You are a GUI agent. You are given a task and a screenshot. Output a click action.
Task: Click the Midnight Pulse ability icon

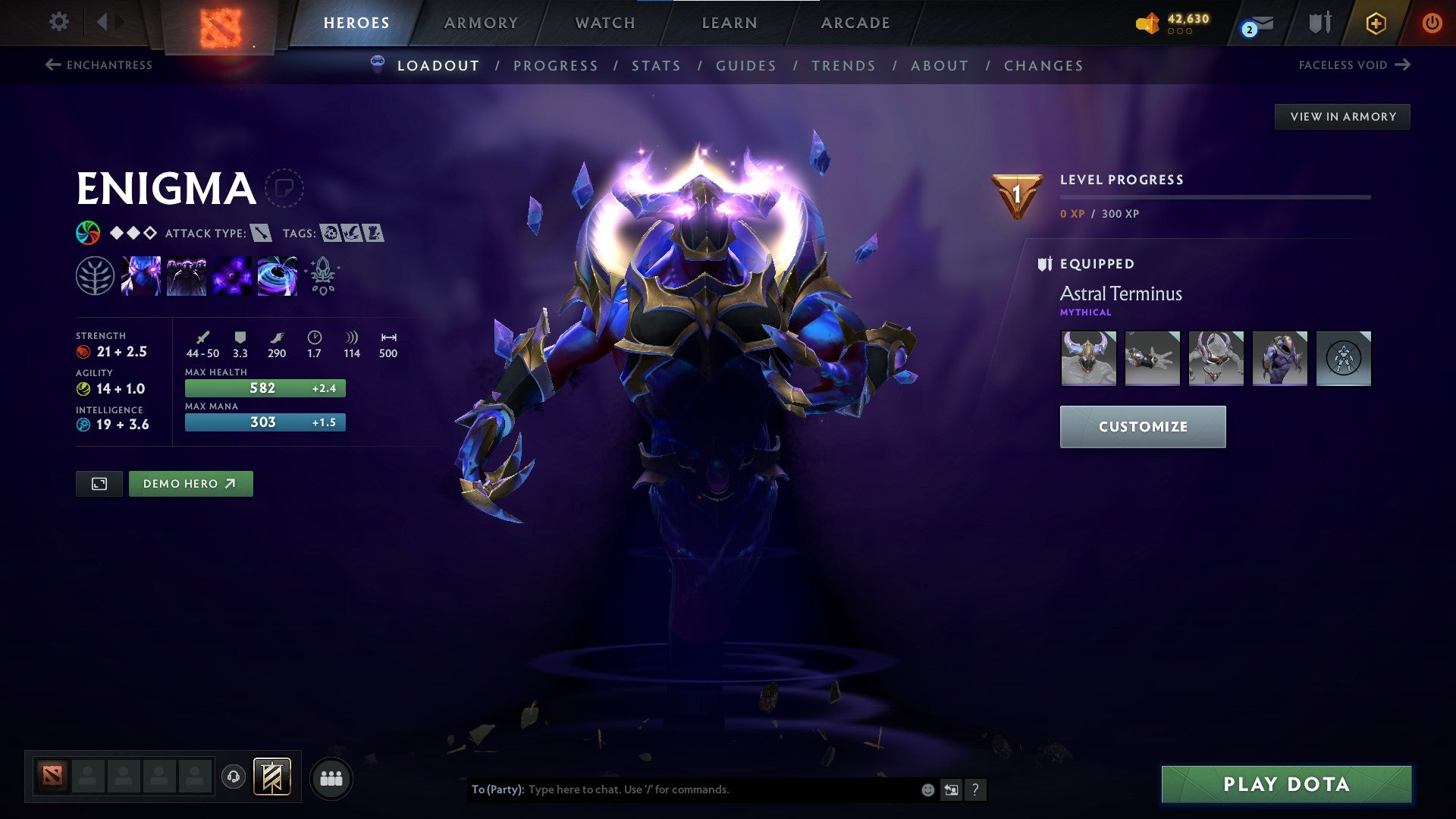tap(232, 276)
